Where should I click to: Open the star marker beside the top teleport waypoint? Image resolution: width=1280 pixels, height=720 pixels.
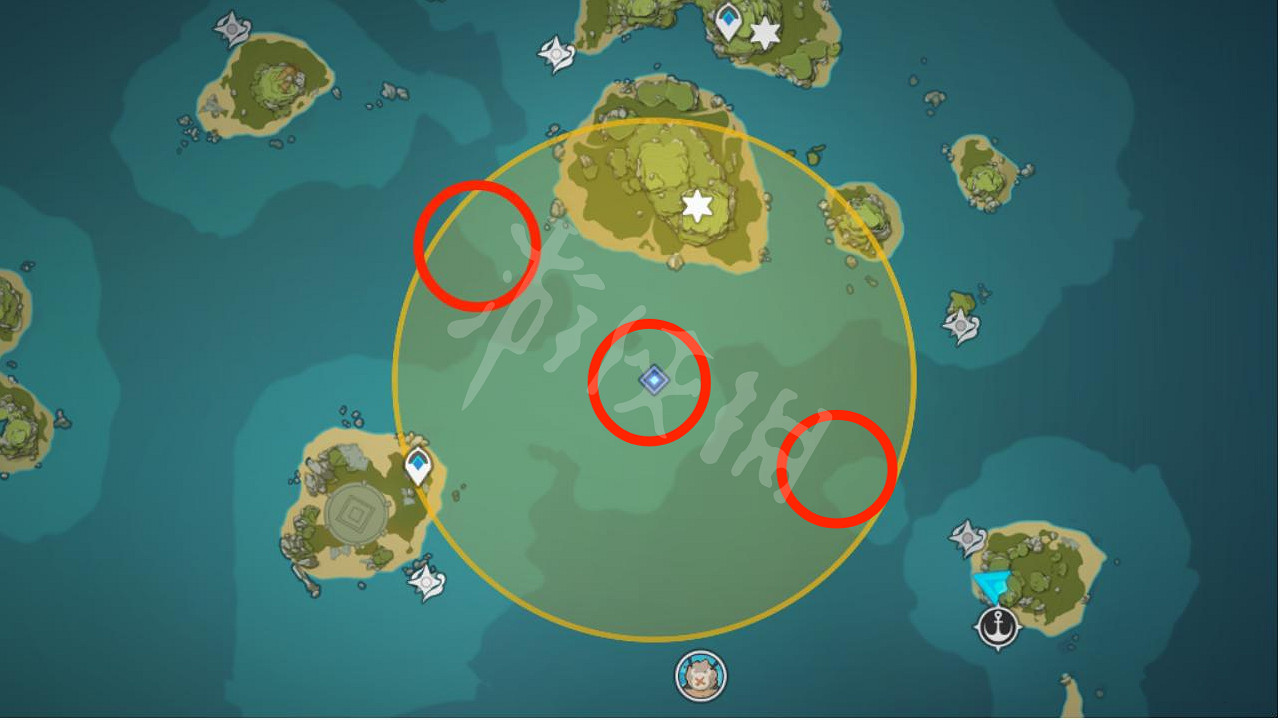pyautogui.click(x=764, y=33)
